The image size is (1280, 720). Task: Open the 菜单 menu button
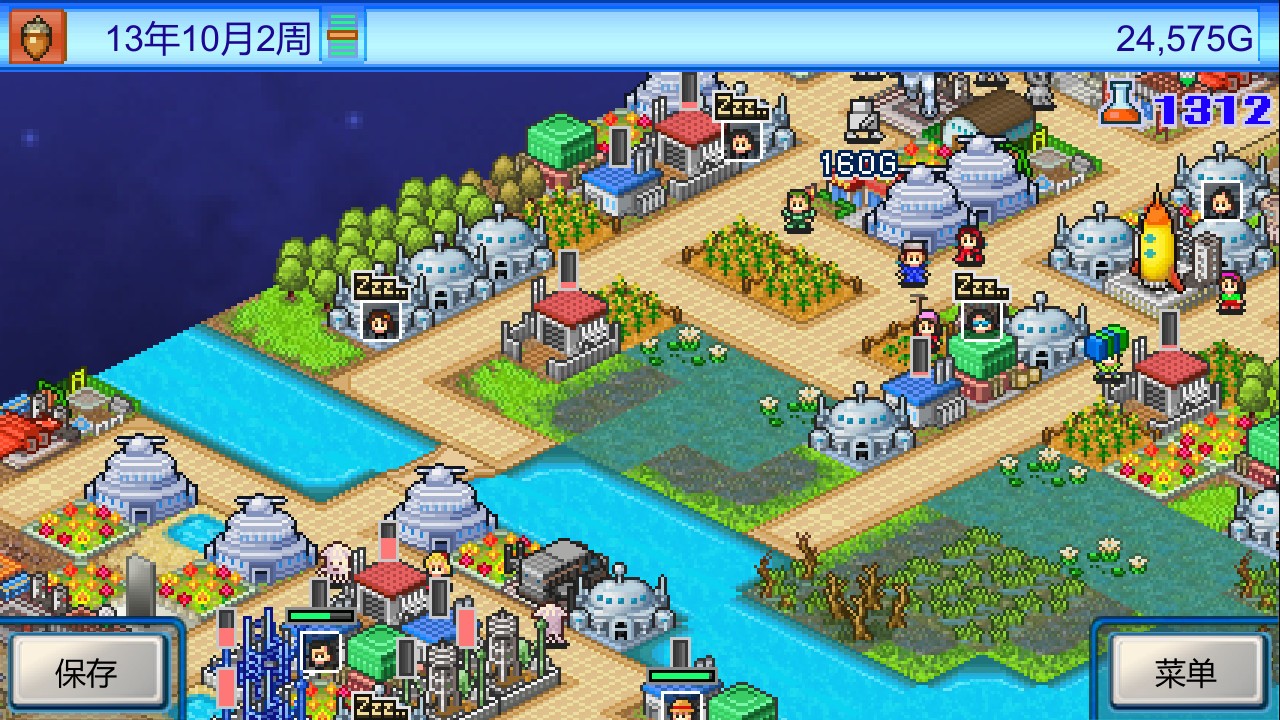pyautogui.click(x=1185, y=672)
